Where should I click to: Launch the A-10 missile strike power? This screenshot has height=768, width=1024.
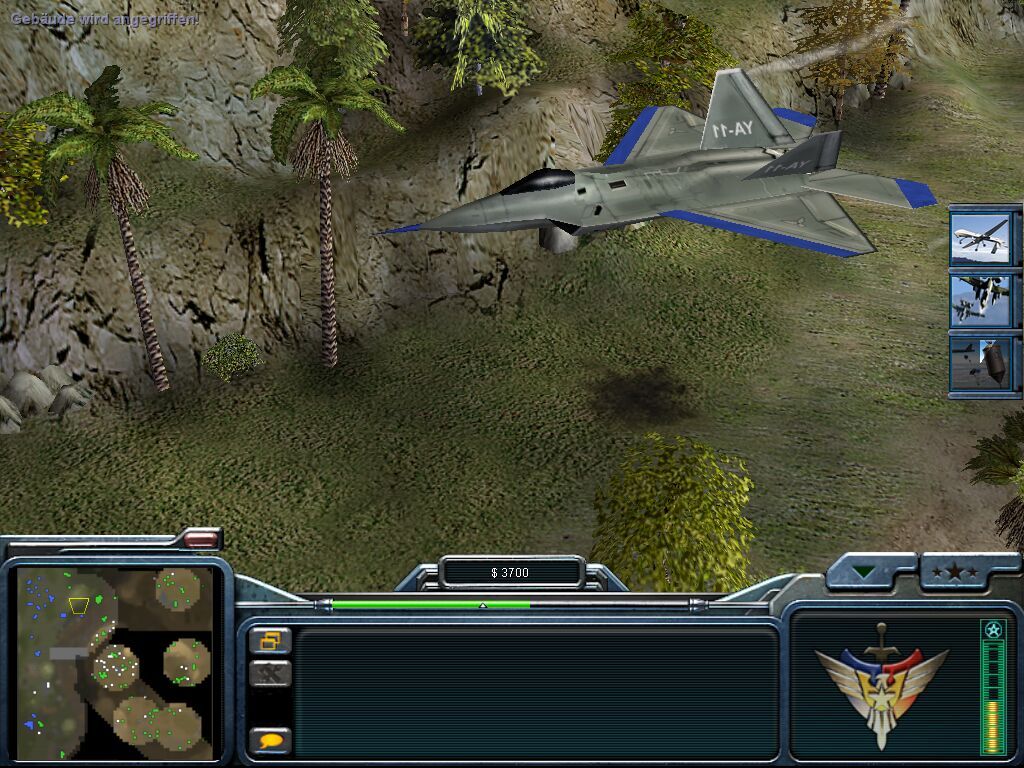pos(980,300)
